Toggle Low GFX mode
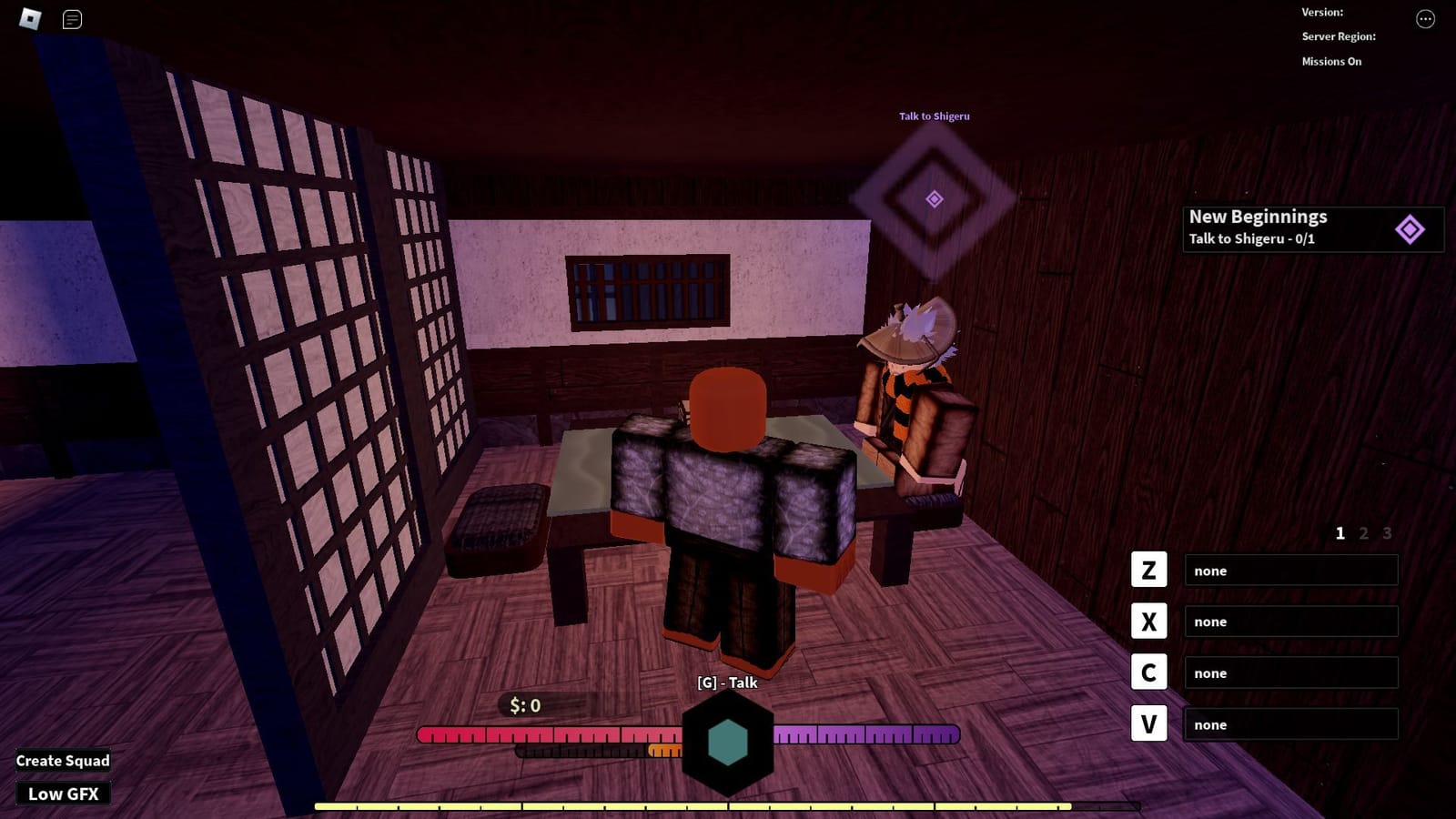1456x819 pixels. click(63, 793)
